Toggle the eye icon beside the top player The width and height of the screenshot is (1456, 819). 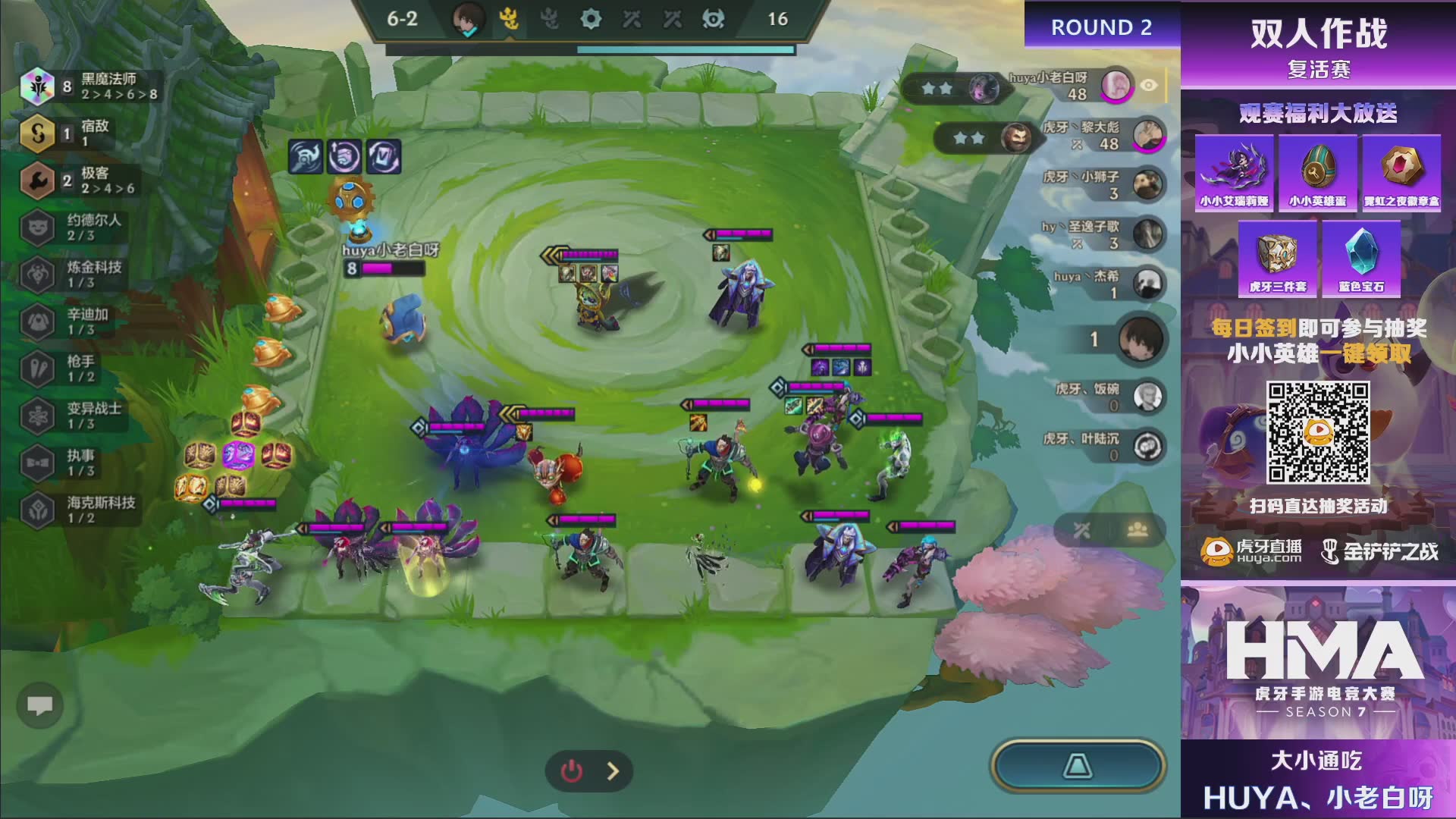click(1149, 86)
